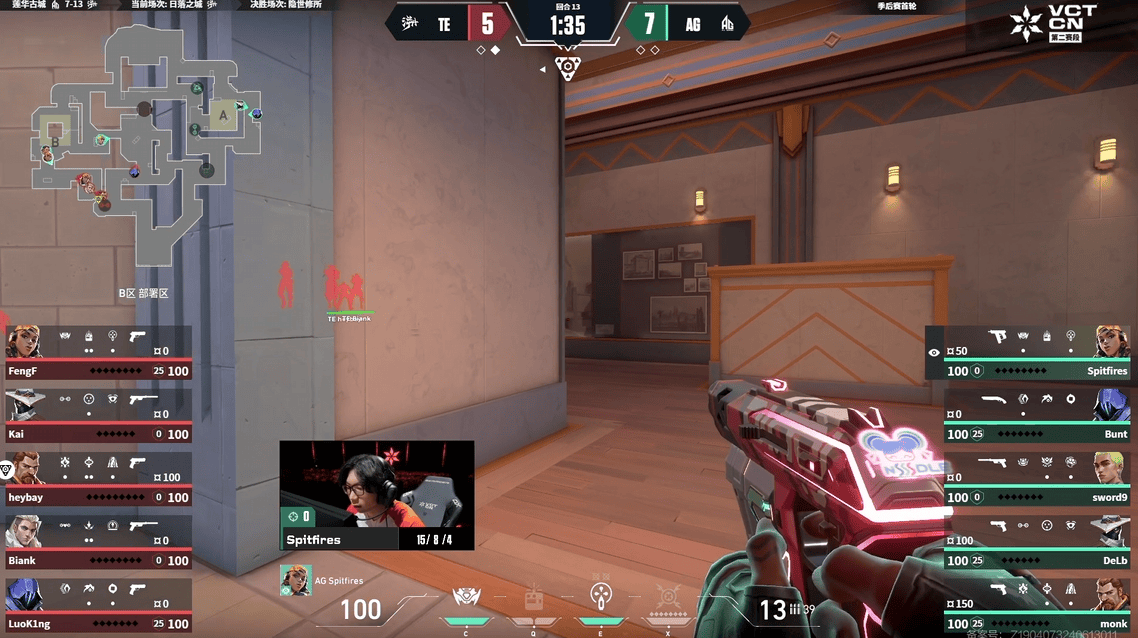Select heybay's player row
Image resolution: width=1138 pixels, height=638 pixels.
(x=98, y=480)
